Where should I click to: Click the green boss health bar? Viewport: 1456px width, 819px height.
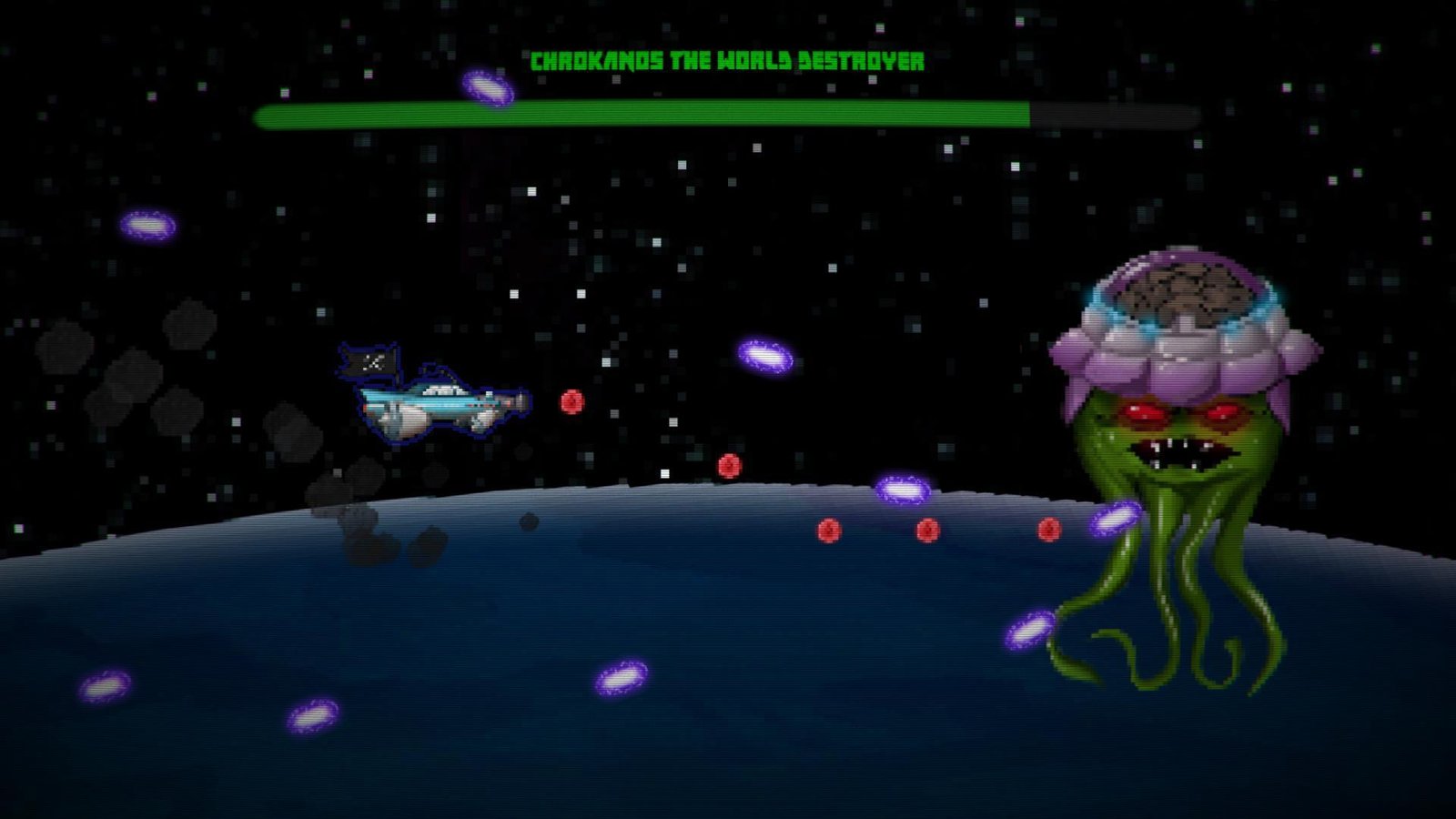point(637,113)
